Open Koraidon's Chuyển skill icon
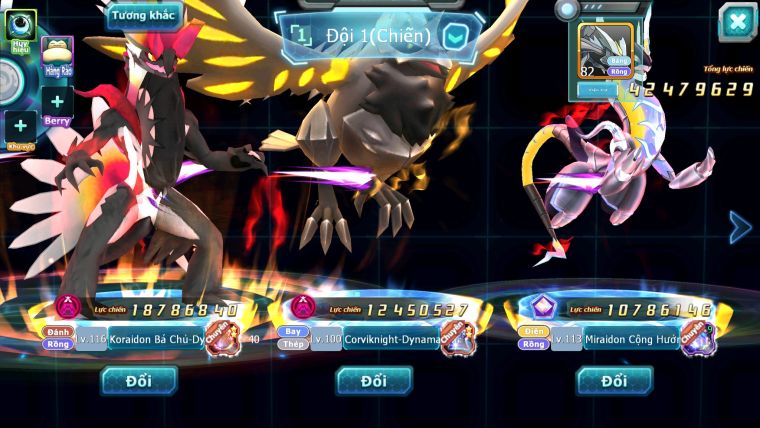This screenshot has height=428, width=760. pyautogui.click(x=222, y=338)
